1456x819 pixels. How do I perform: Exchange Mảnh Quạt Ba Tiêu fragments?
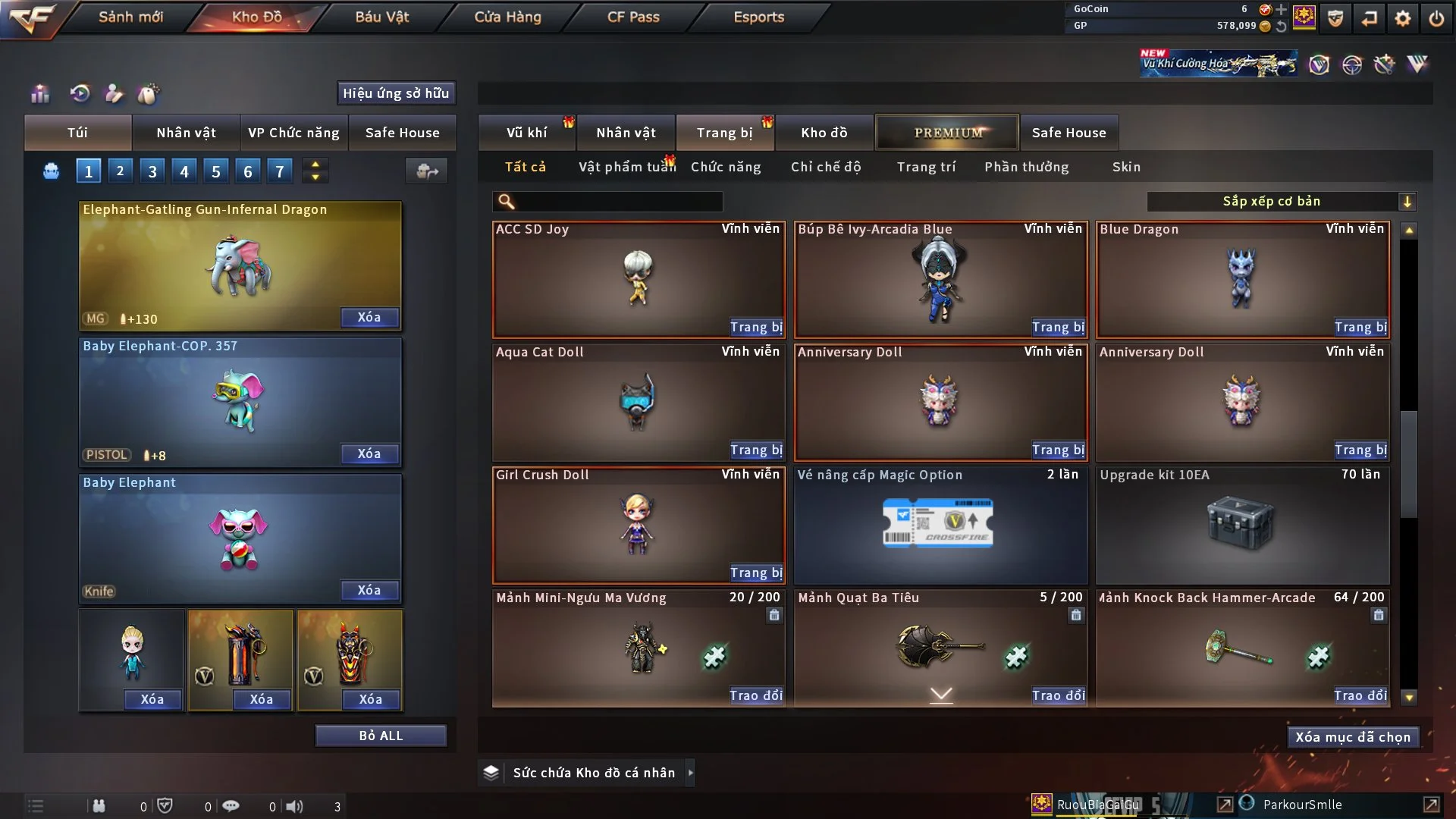(x=1058, y=695)
